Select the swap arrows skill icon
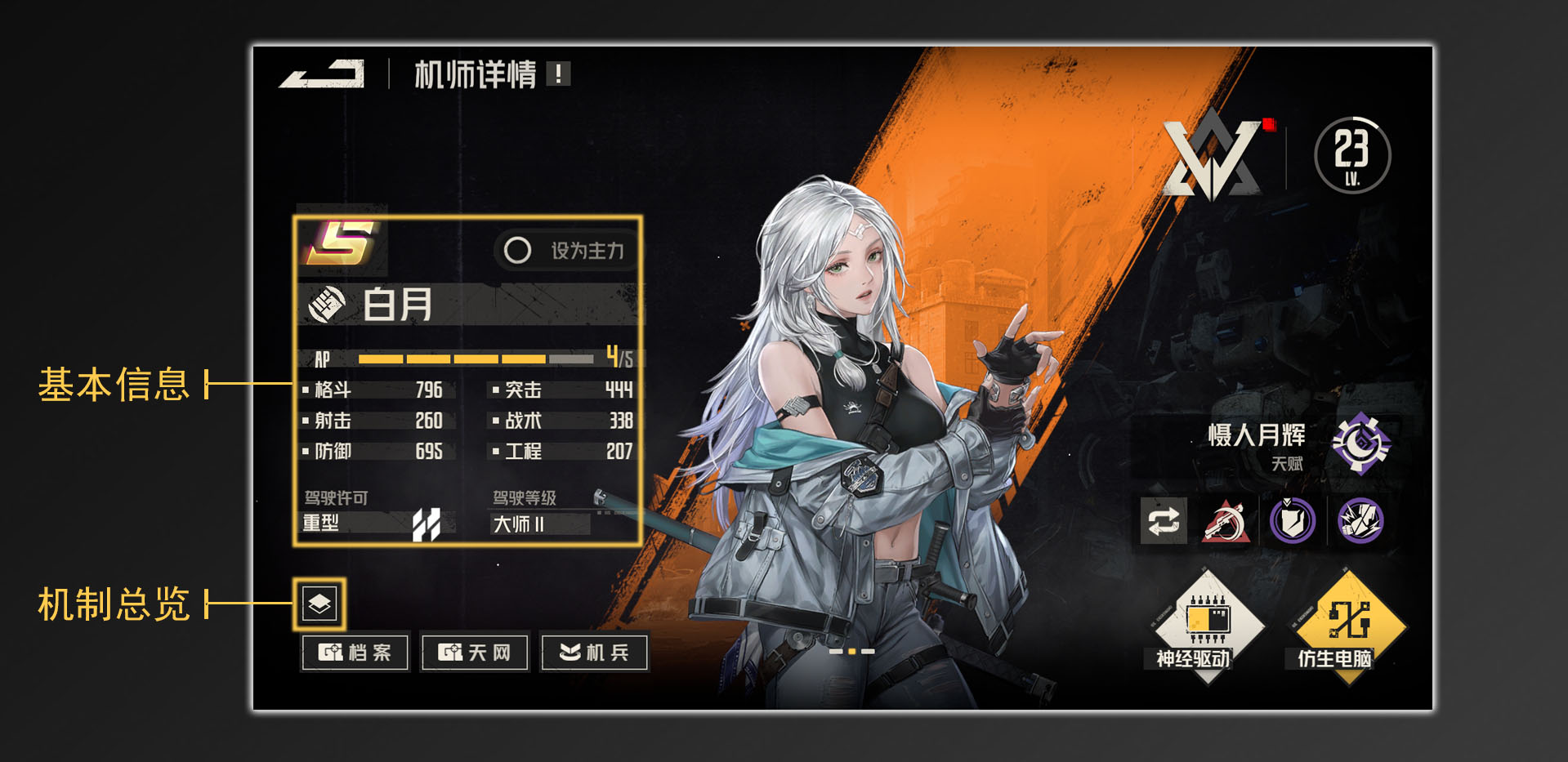 [x=1164, y=520]
